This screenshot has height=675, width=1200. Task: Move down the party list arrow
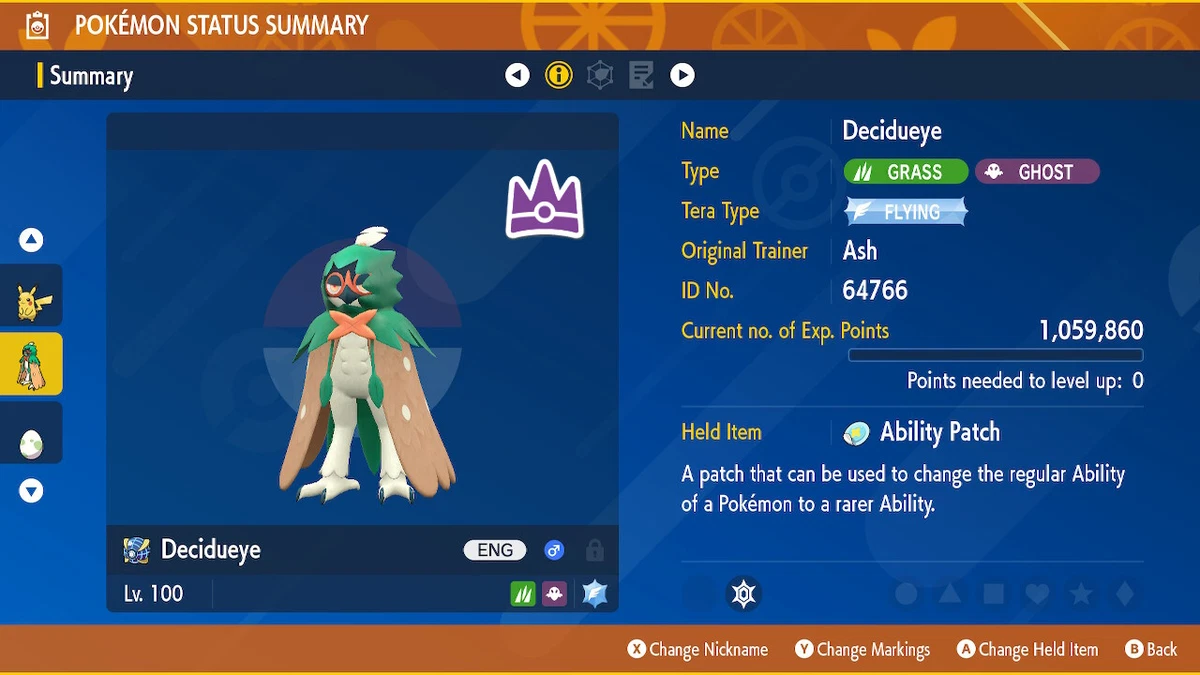click(x=31, y=491)
